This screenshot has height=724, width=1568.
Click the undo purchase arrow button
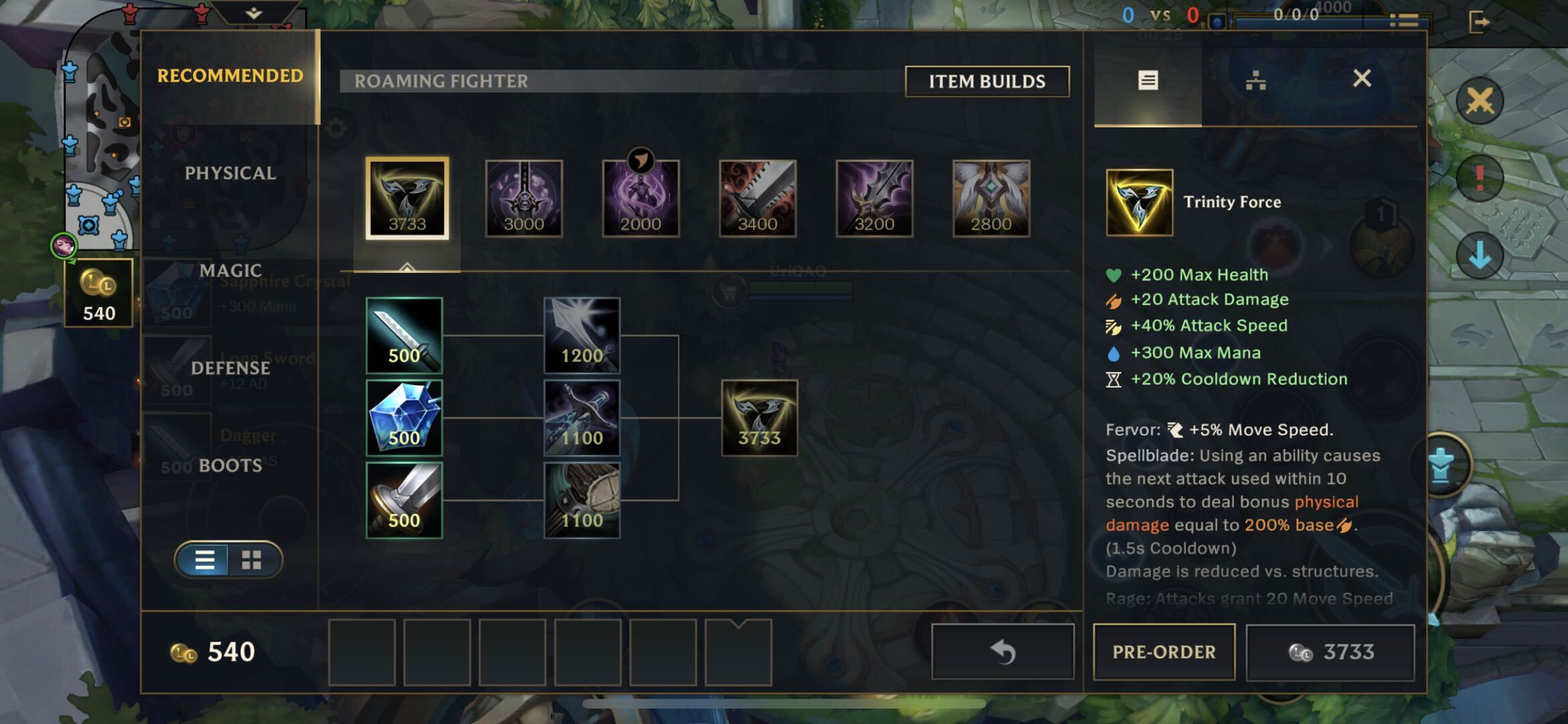(x=1003, y=652)
